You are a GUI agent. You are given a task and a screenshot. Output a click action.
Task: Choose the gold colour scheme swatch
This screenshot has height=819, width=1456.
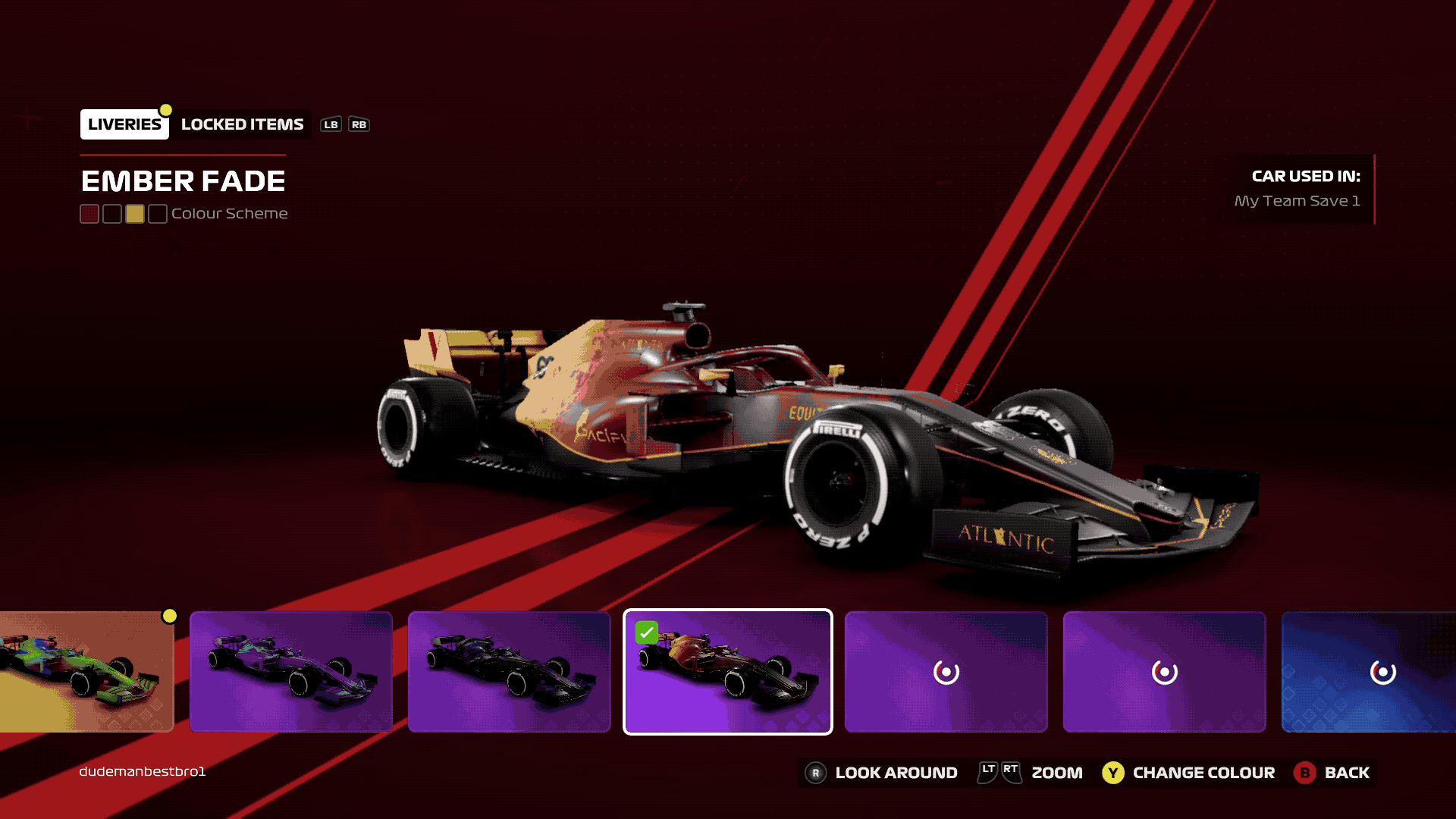click(135, 214)
